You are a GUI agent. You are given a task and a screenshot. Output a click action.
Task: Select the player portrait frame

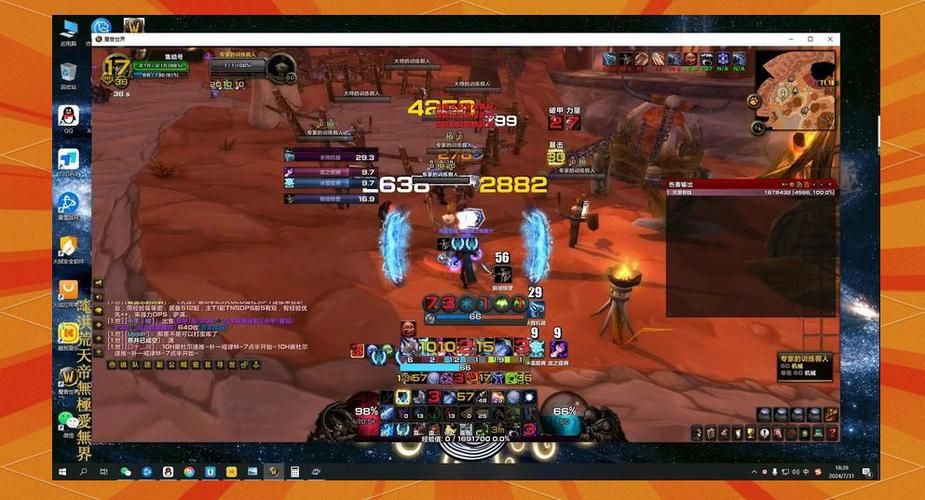tap(117, 72)
